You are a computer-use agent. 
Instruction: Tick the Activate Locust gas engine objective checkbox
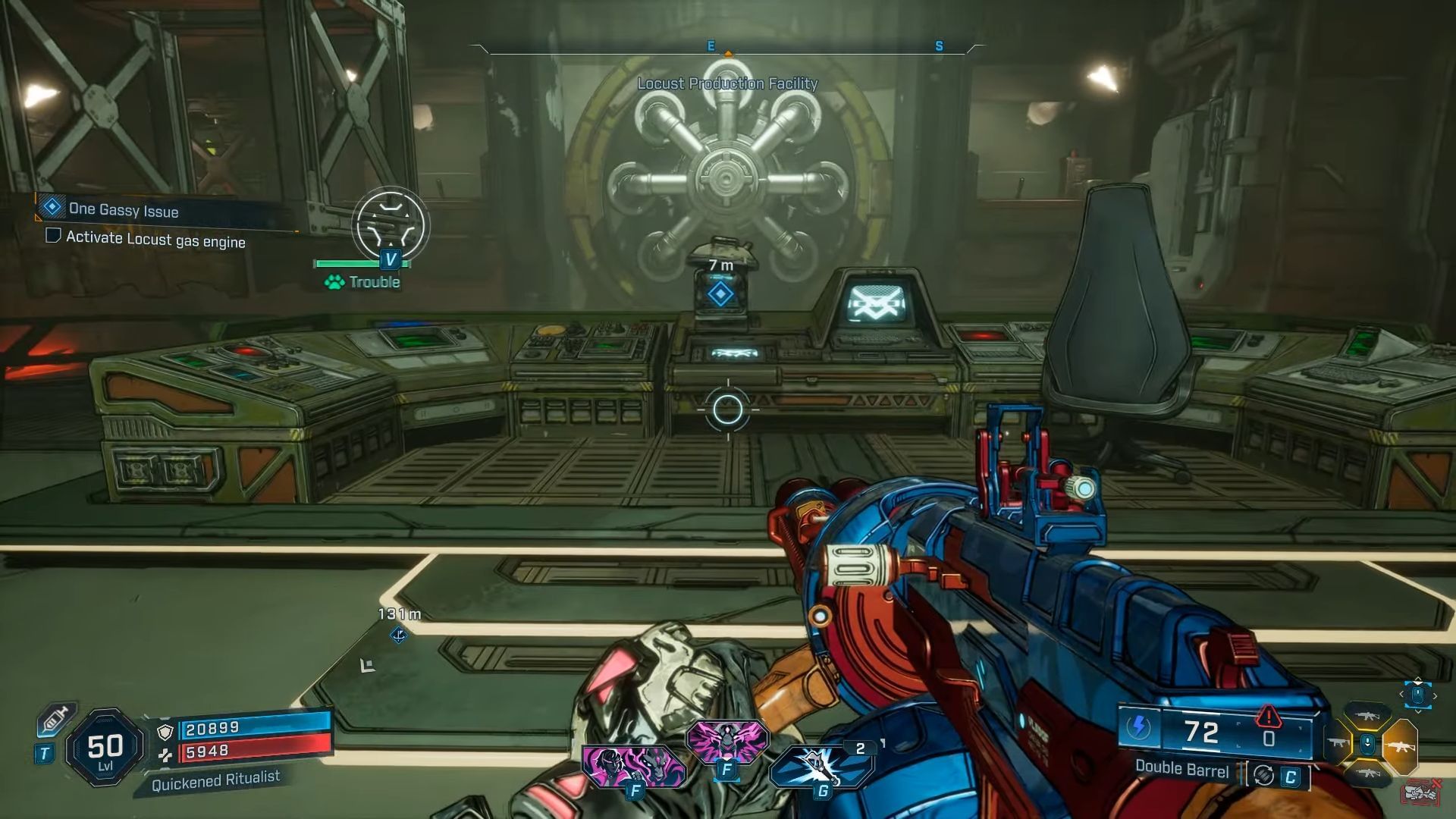pos(53,236)
